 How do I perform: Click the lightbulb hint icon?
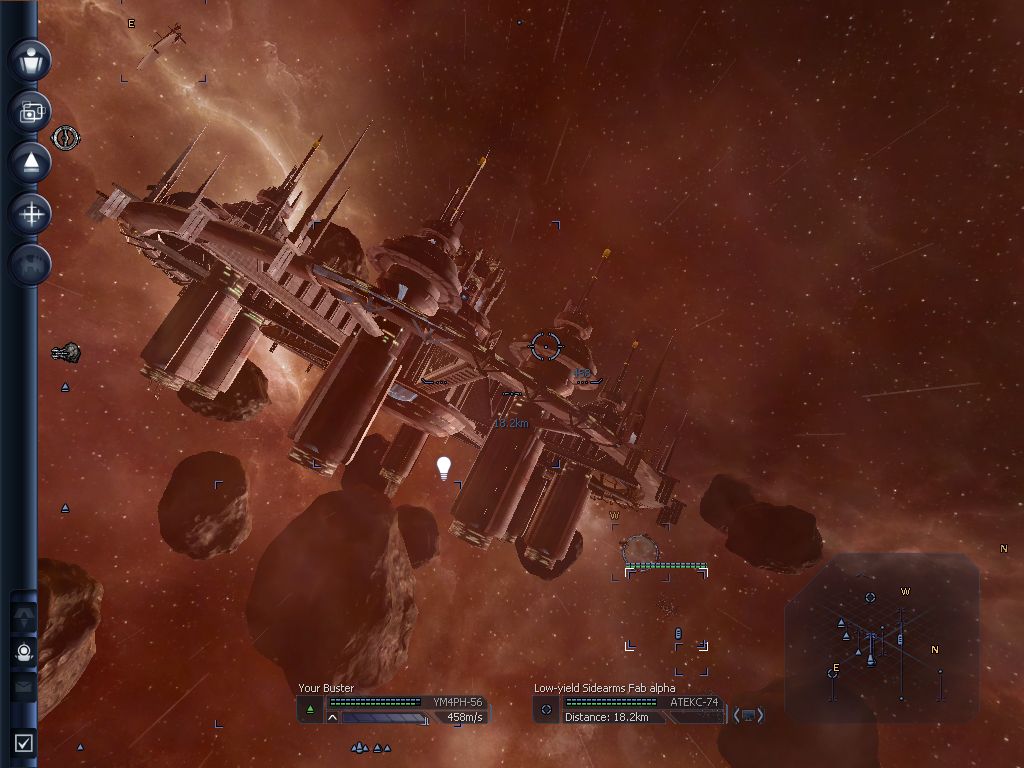pos(444,468)
